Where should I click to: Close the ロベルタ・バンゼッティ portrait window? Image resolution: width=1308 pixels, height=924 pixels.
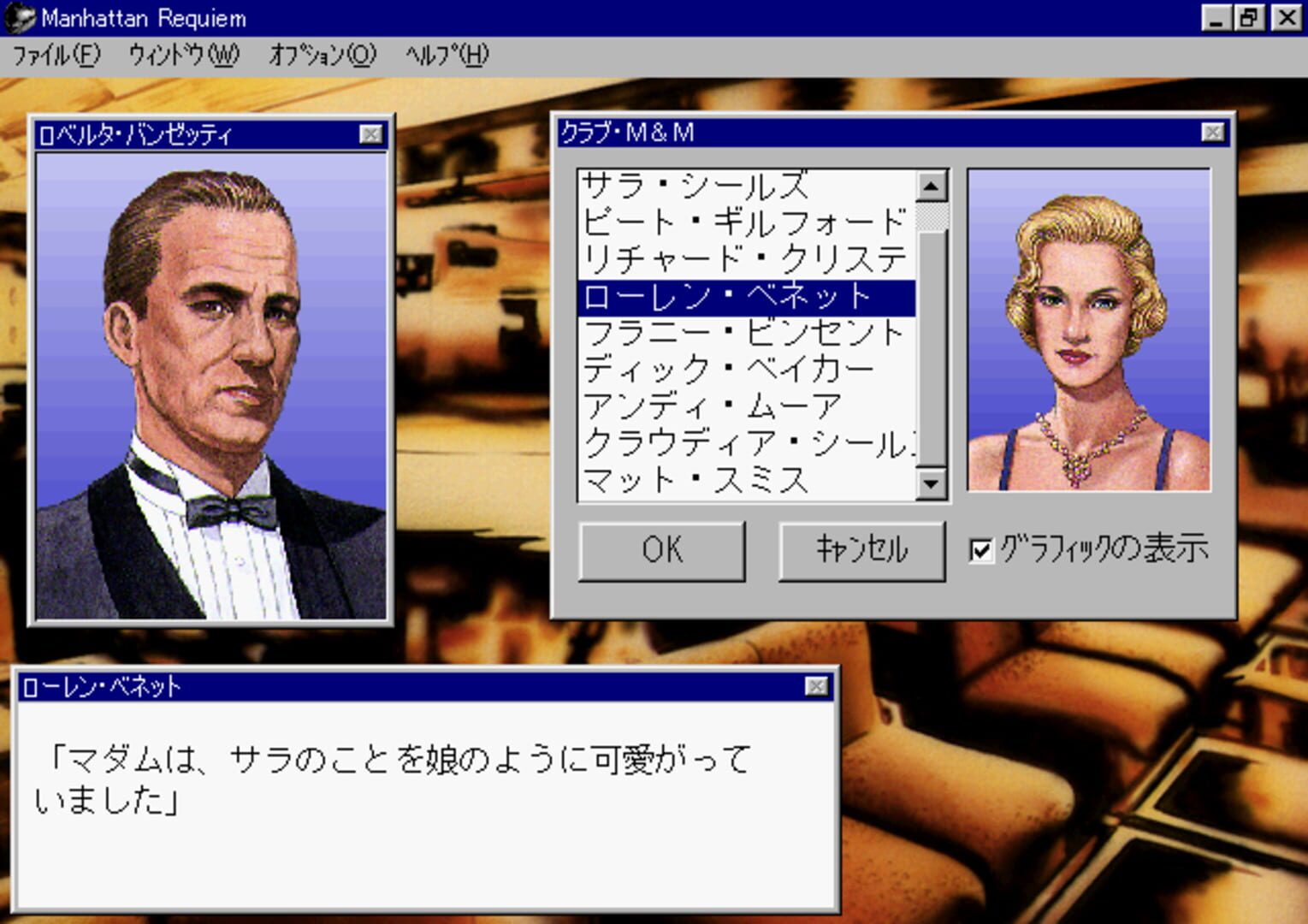(x=370, y=133)
